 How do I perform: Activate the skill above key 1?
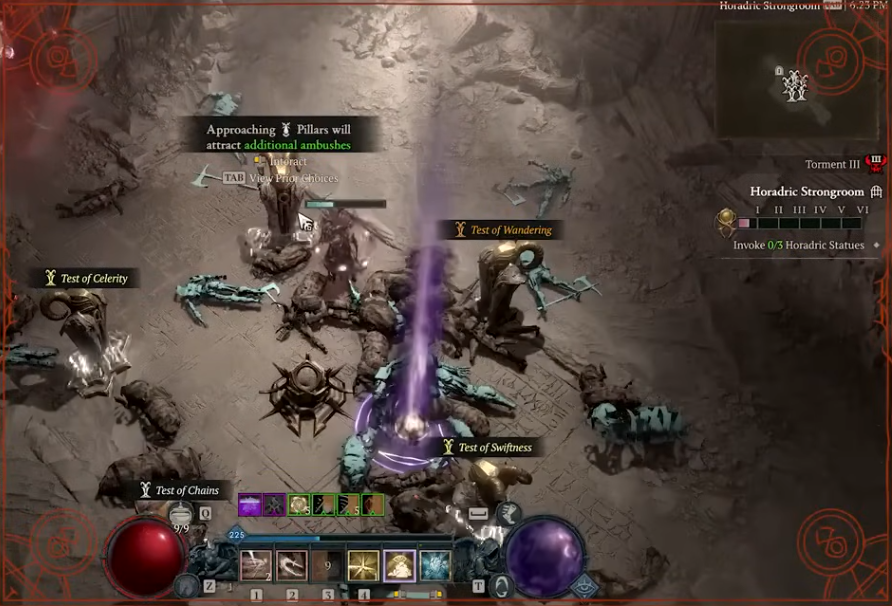(256, 566)
